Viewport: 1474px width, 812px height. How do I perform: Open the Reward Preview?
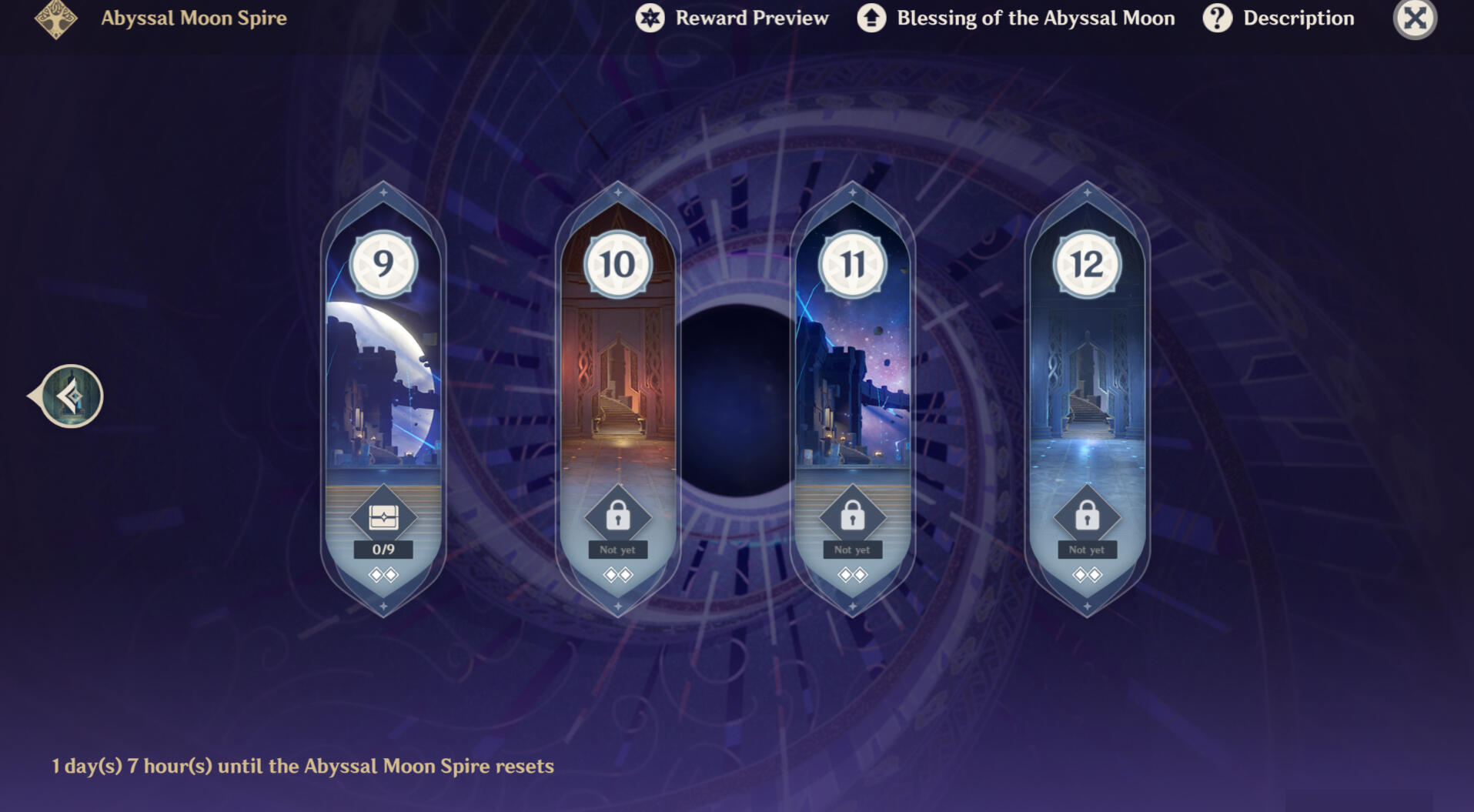click(x=732, y=18)
